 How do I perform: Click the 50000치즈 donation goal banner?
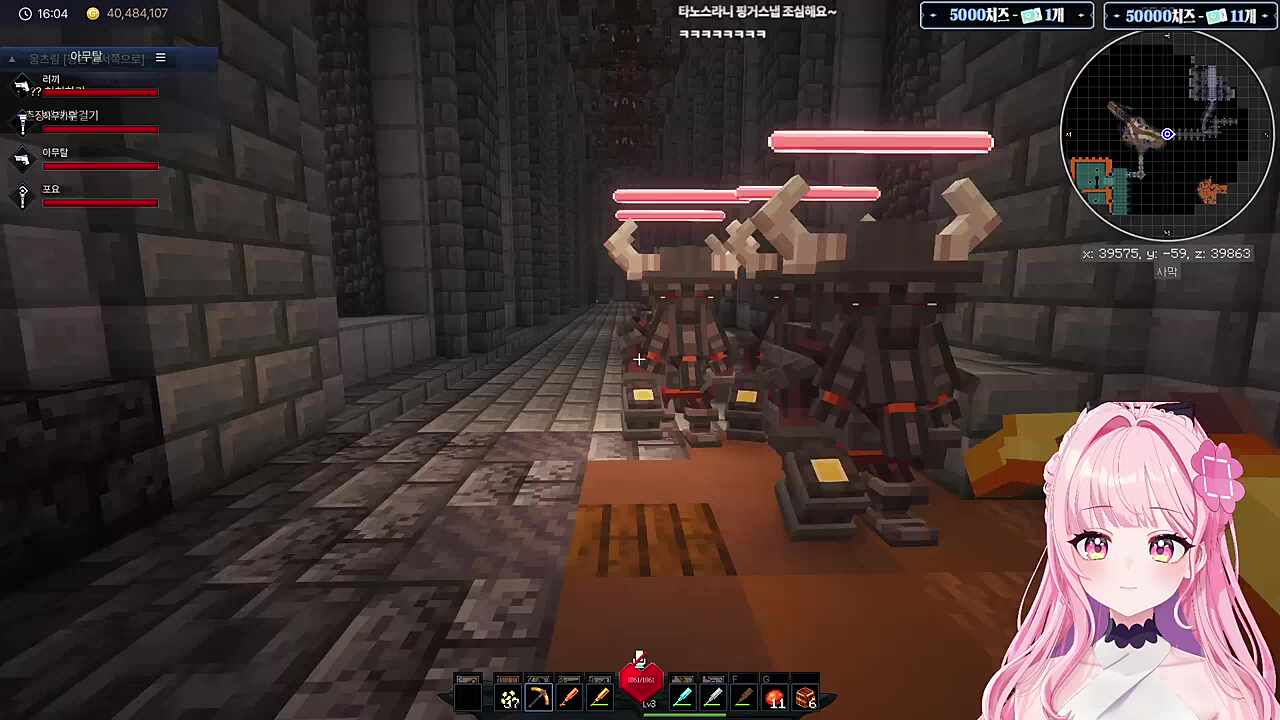(1189, 16)
